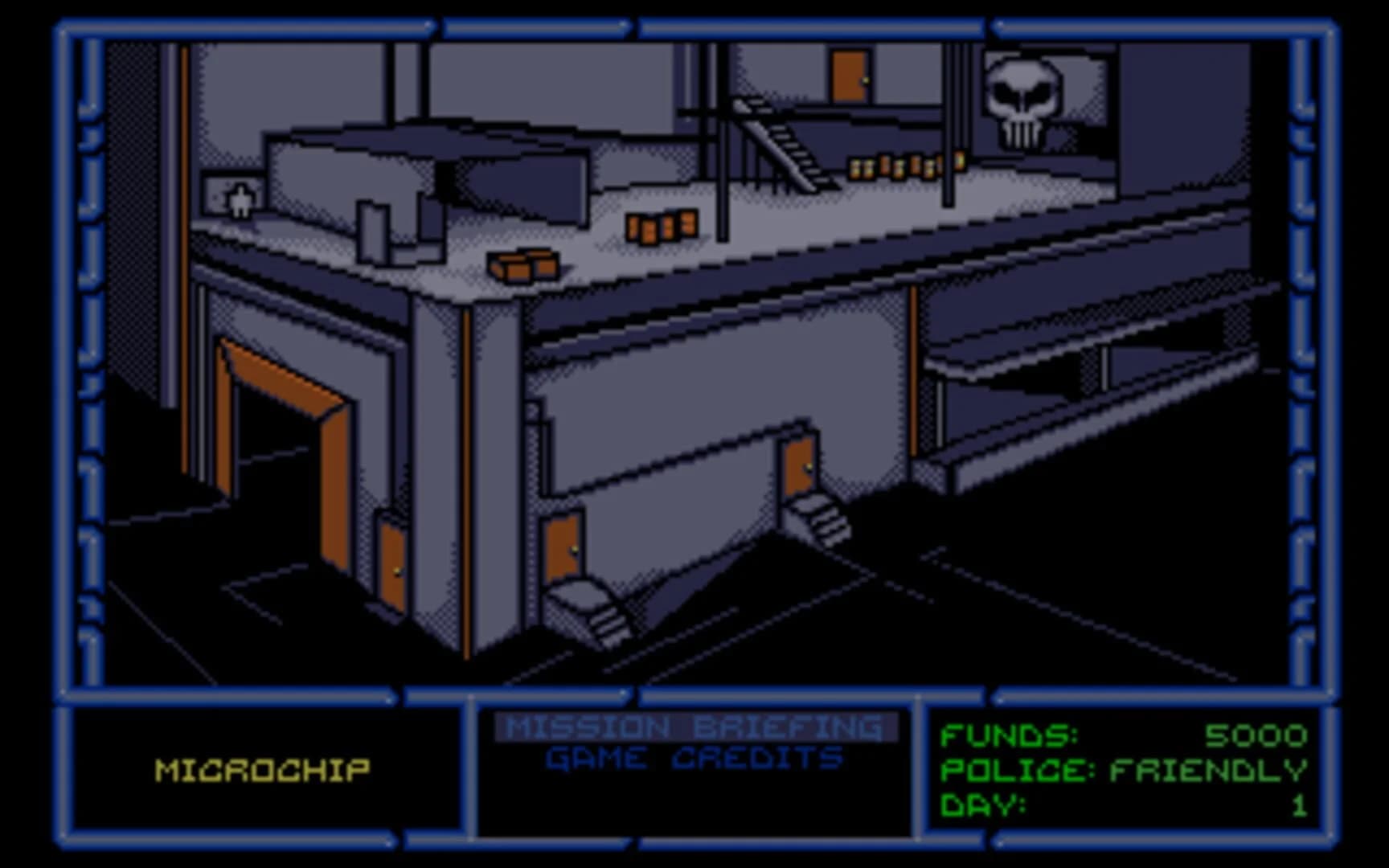Click the door at the top of the stairs
The height and width of the screenshot is (868, 1389).
pyautogui.click(x=848, y=76)
